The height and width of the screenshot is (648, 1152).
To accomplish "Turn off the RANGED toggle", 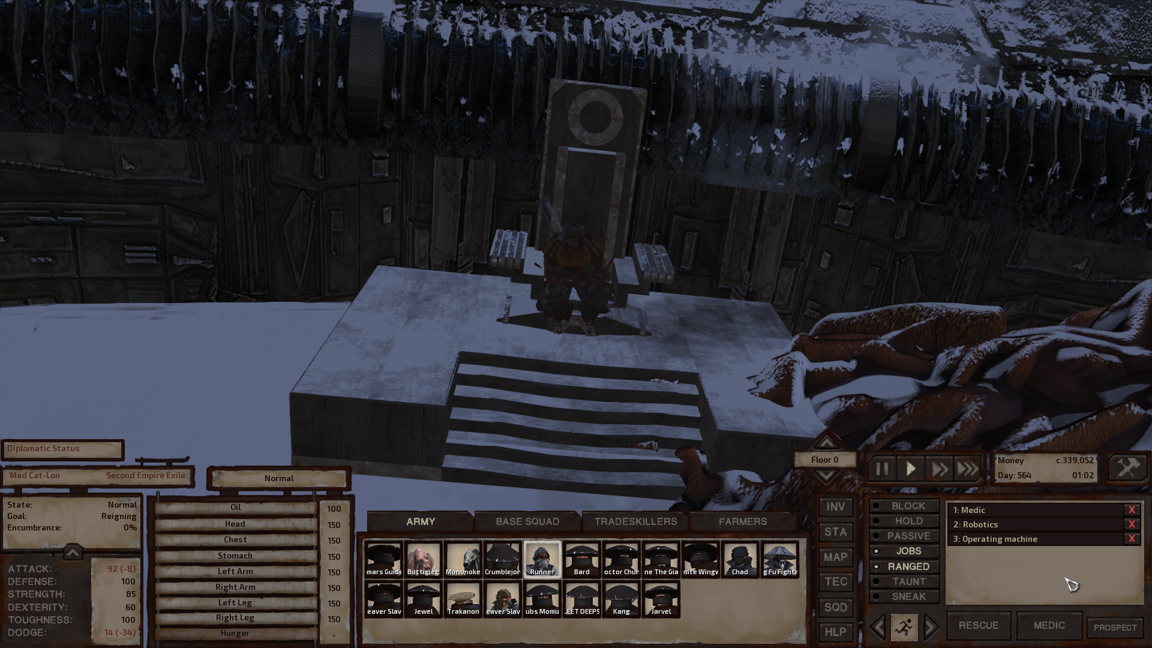I will (908, 566).
